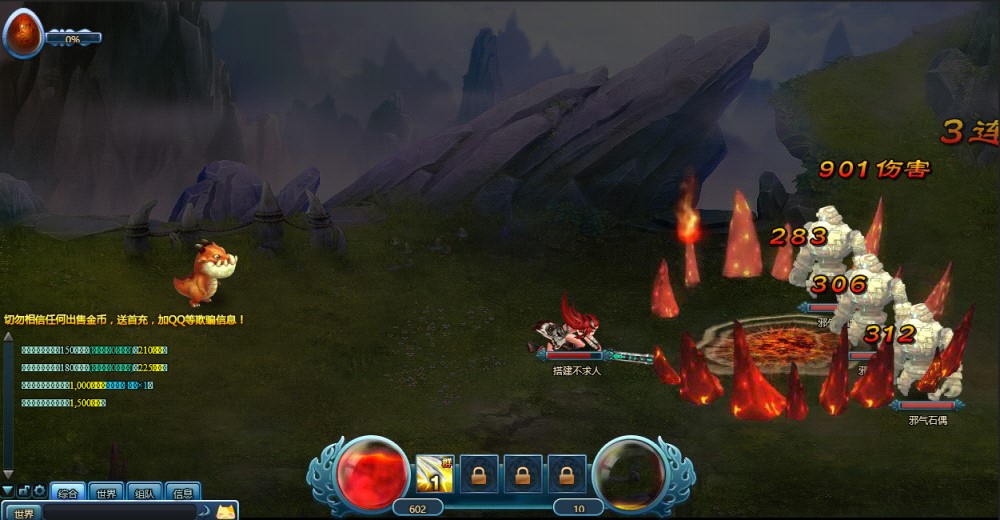The width and height of the screenshot is (1000, 520).
Task: Collapse chat with the down-arrow button
Action: coord(8,491)
